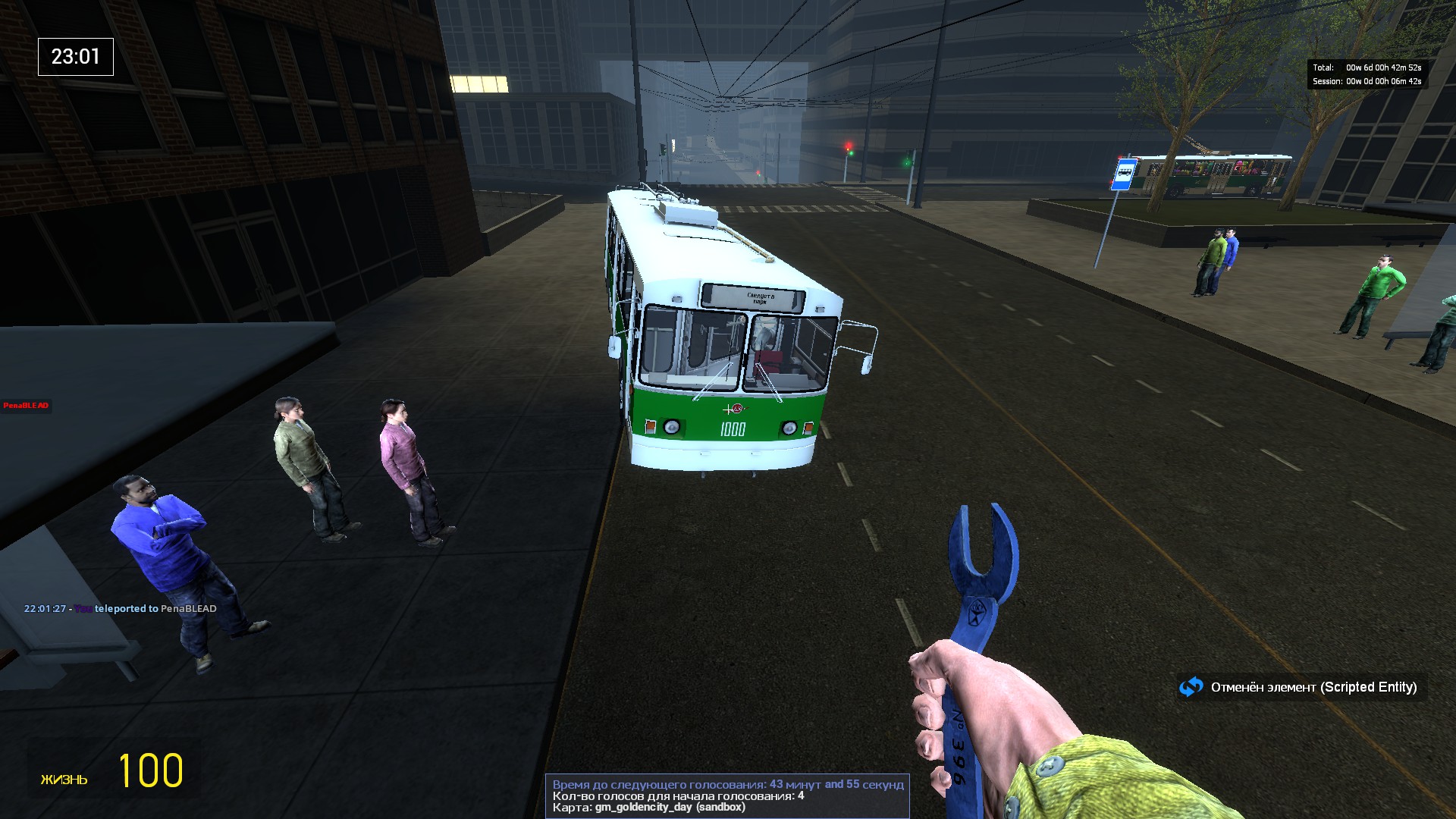
Task: Select the "teleported to PenaBLEAD" chat message
Action: 121,608
